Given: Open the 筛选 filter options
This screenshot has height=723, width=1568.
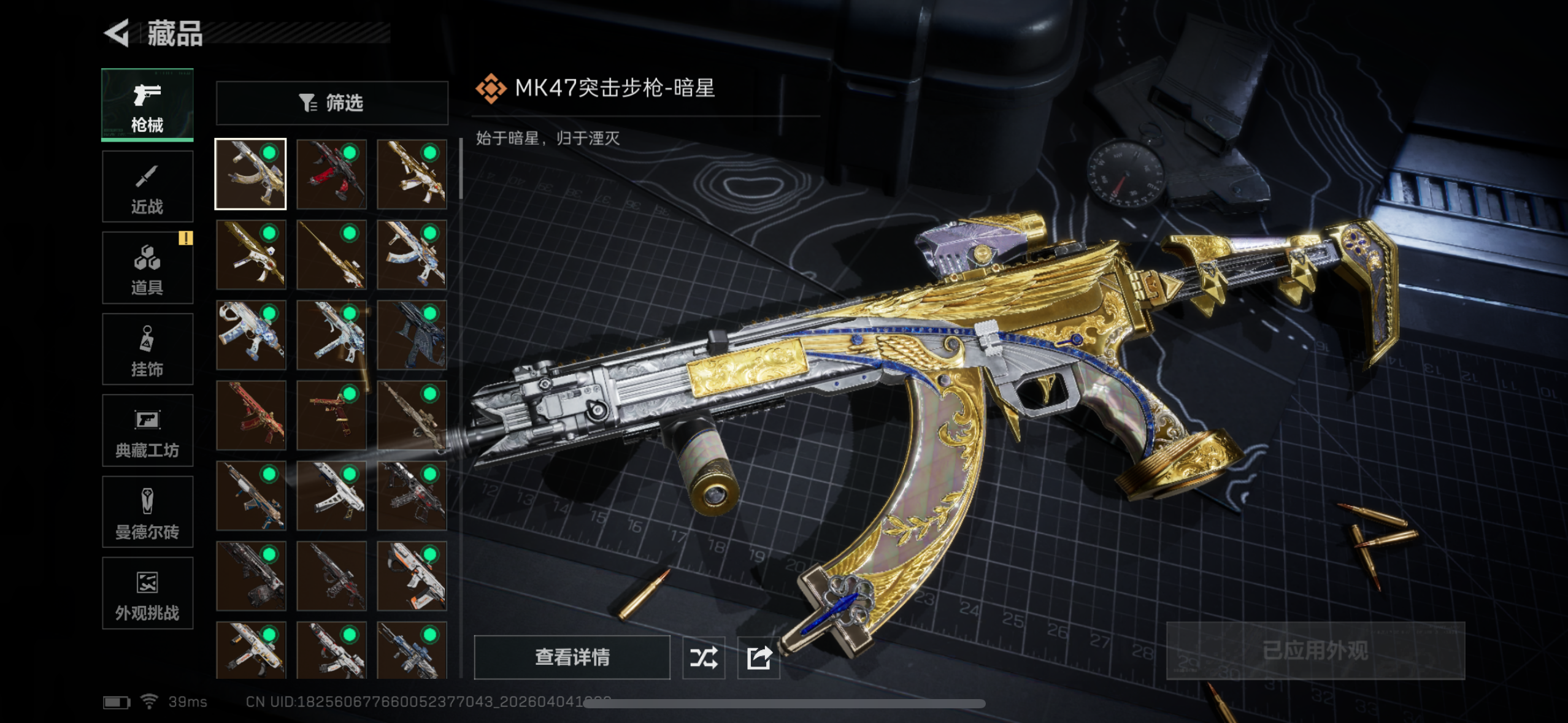Looking at the screenshot, I should click(x=332, y=103).
